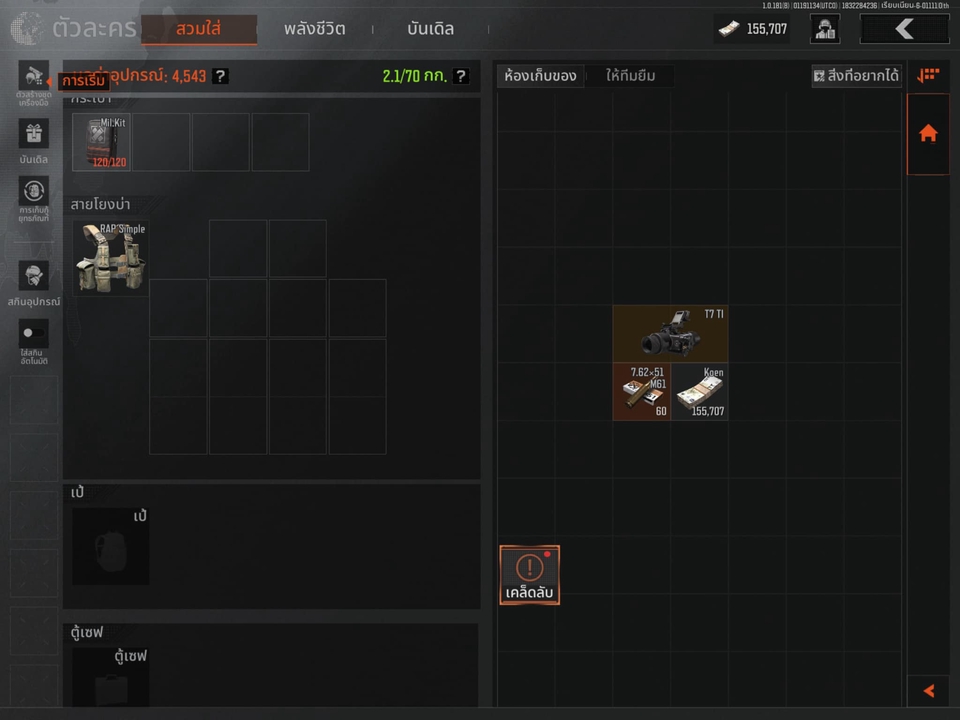Switch to ให้ทีมยืม team lending tab
960x720 pixels.
click(630, 75)
